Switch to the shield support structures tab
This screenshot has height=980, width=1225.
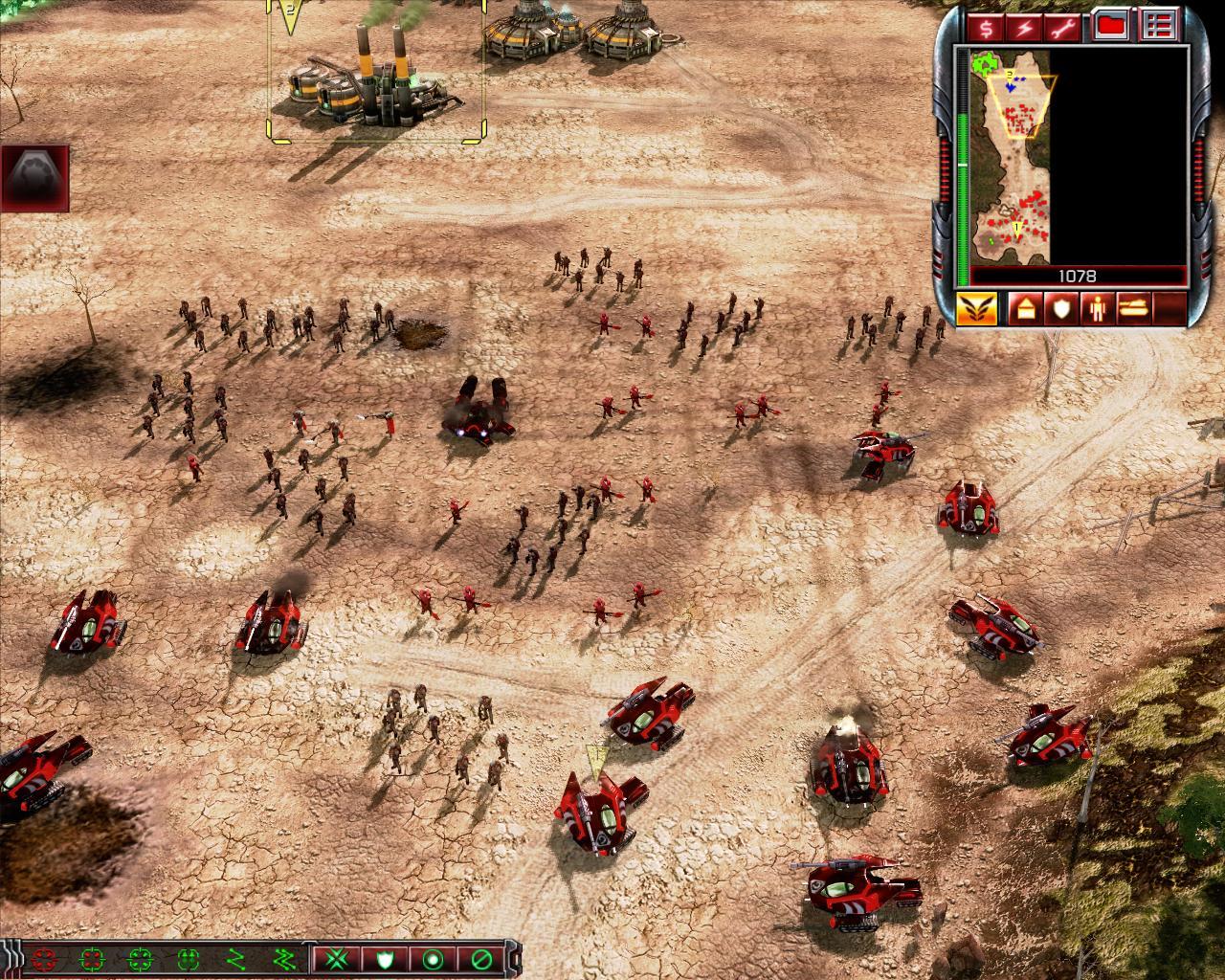click(1060, 308)
